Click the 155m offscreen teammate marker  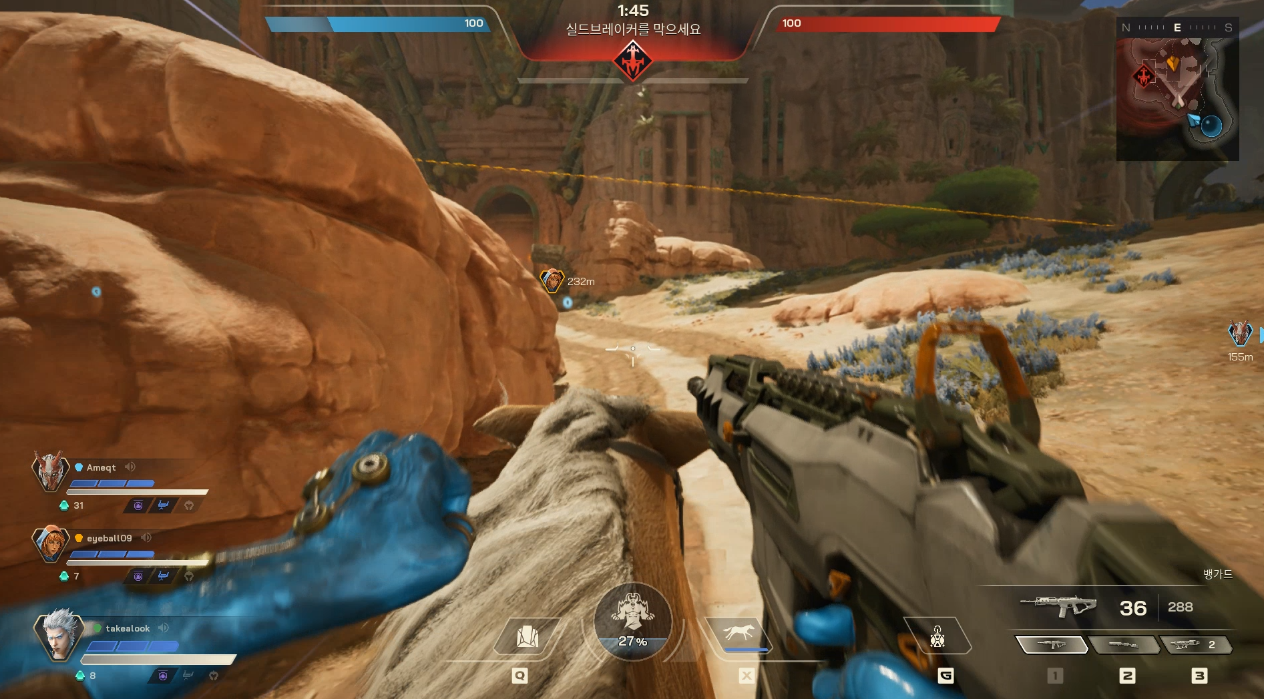(1240, 335)
